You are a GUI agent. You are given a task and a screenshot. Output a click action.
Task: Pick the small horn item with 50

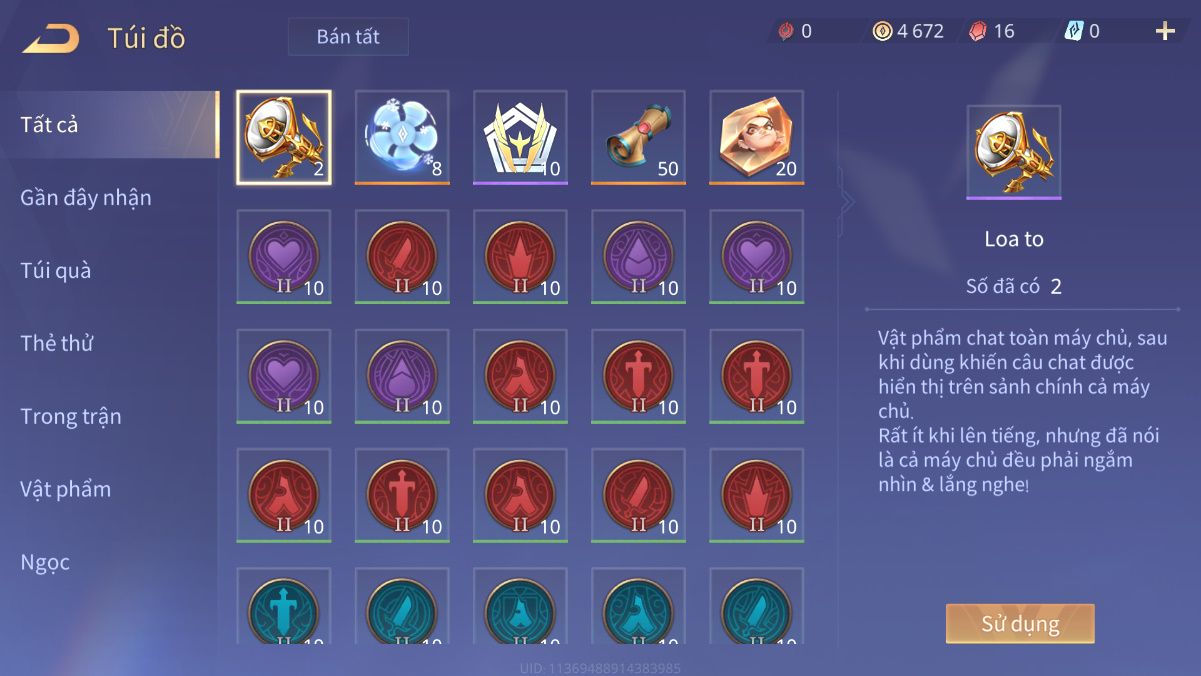pyautogui.click(x=638, y=138)
